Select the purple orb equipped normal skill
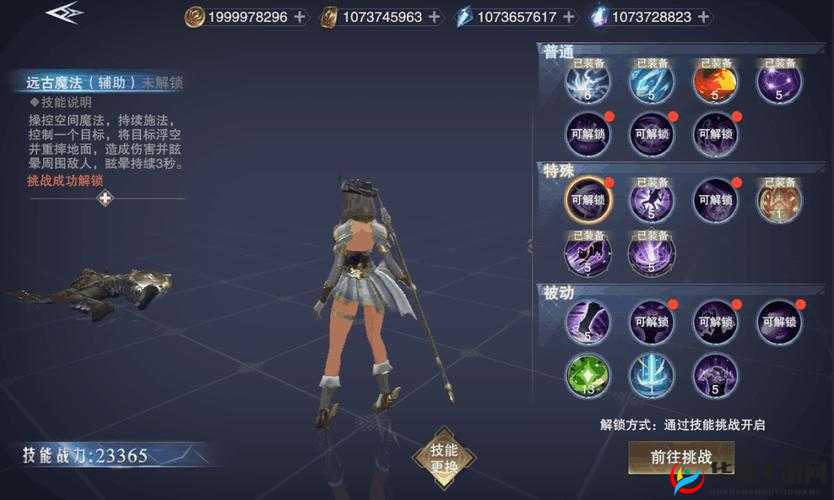This screenshot has width=834, height=500. 778,83
